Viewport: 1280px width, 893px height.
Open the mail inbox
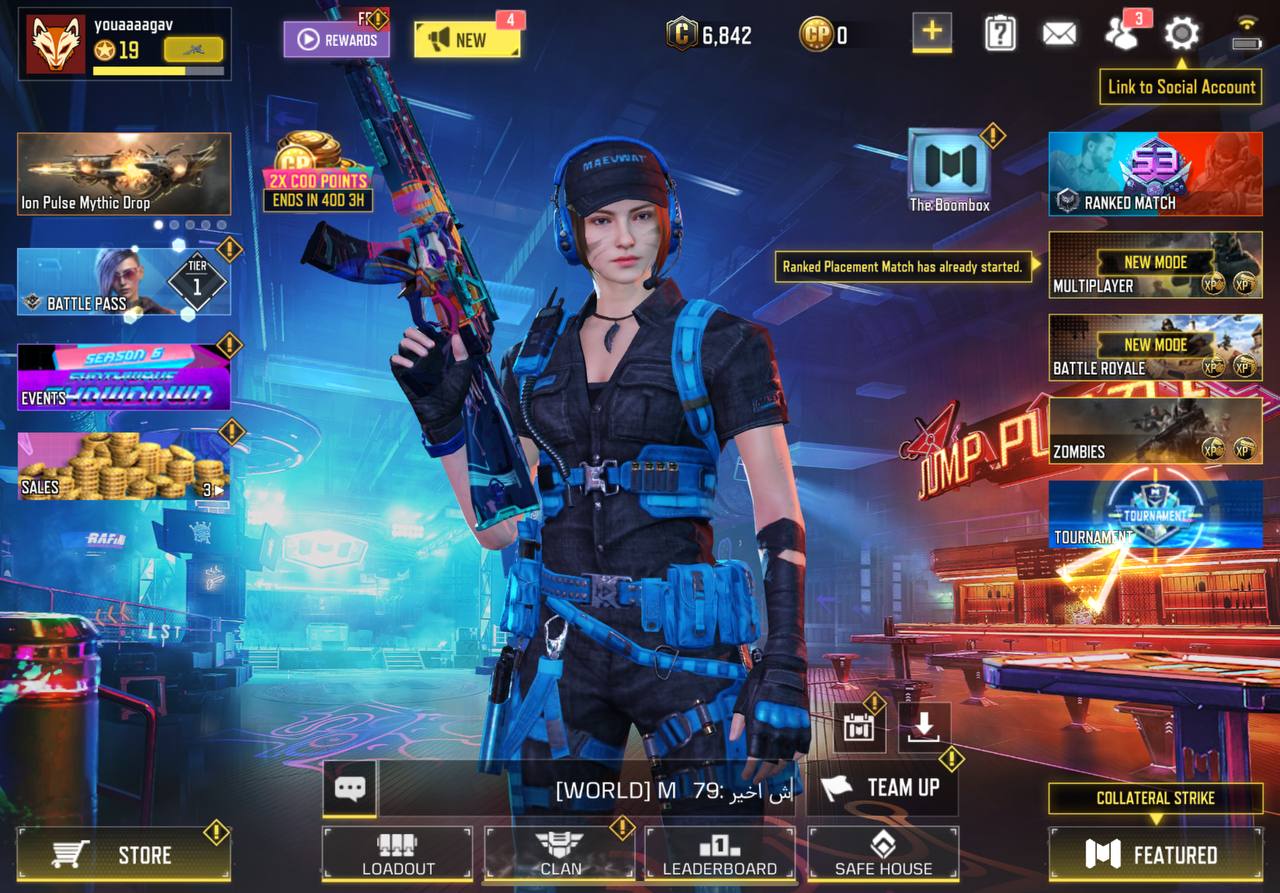[1059, 32]
